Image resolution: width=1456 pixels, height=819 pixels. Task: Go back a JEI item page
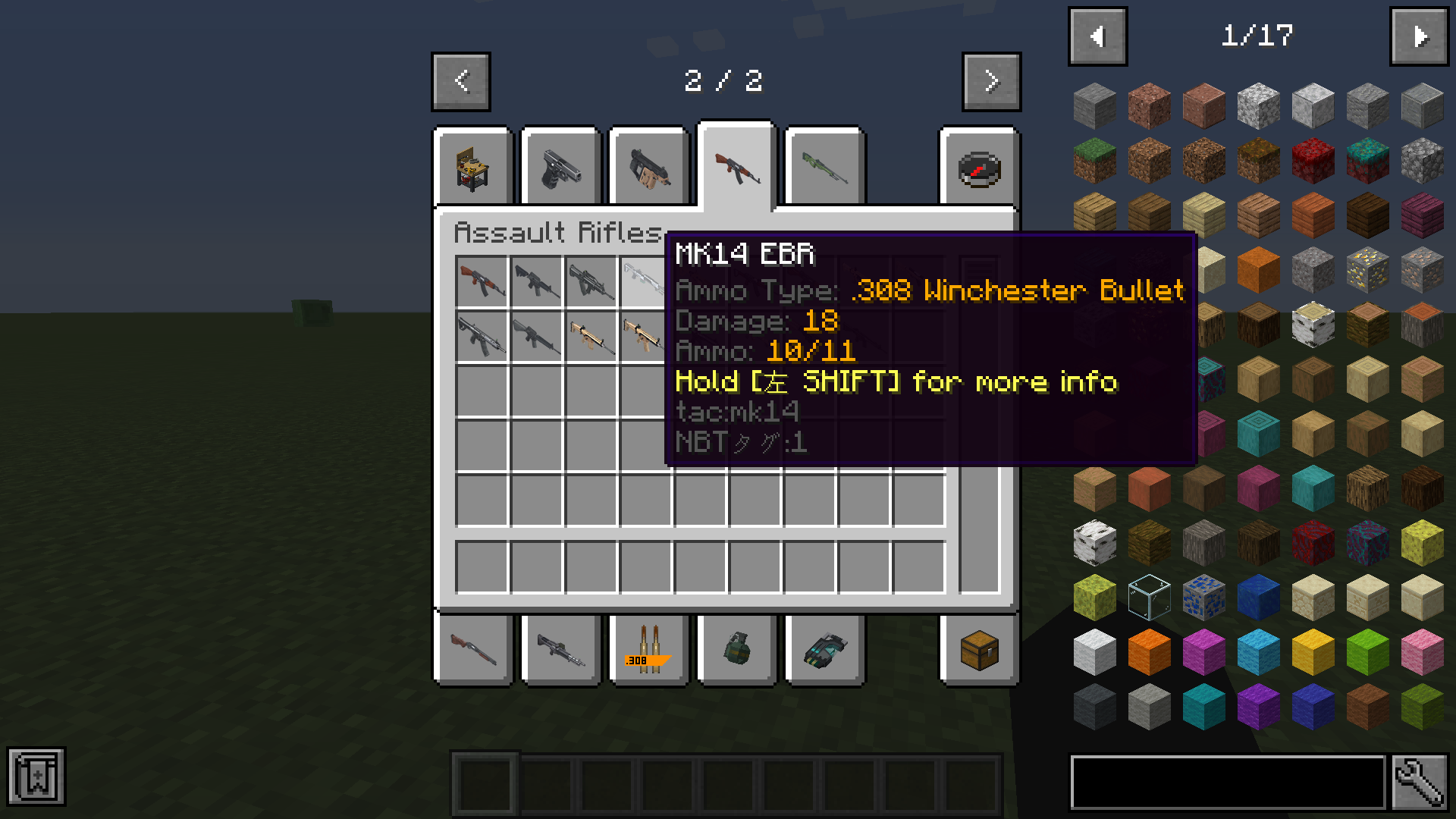(1097, 36)
